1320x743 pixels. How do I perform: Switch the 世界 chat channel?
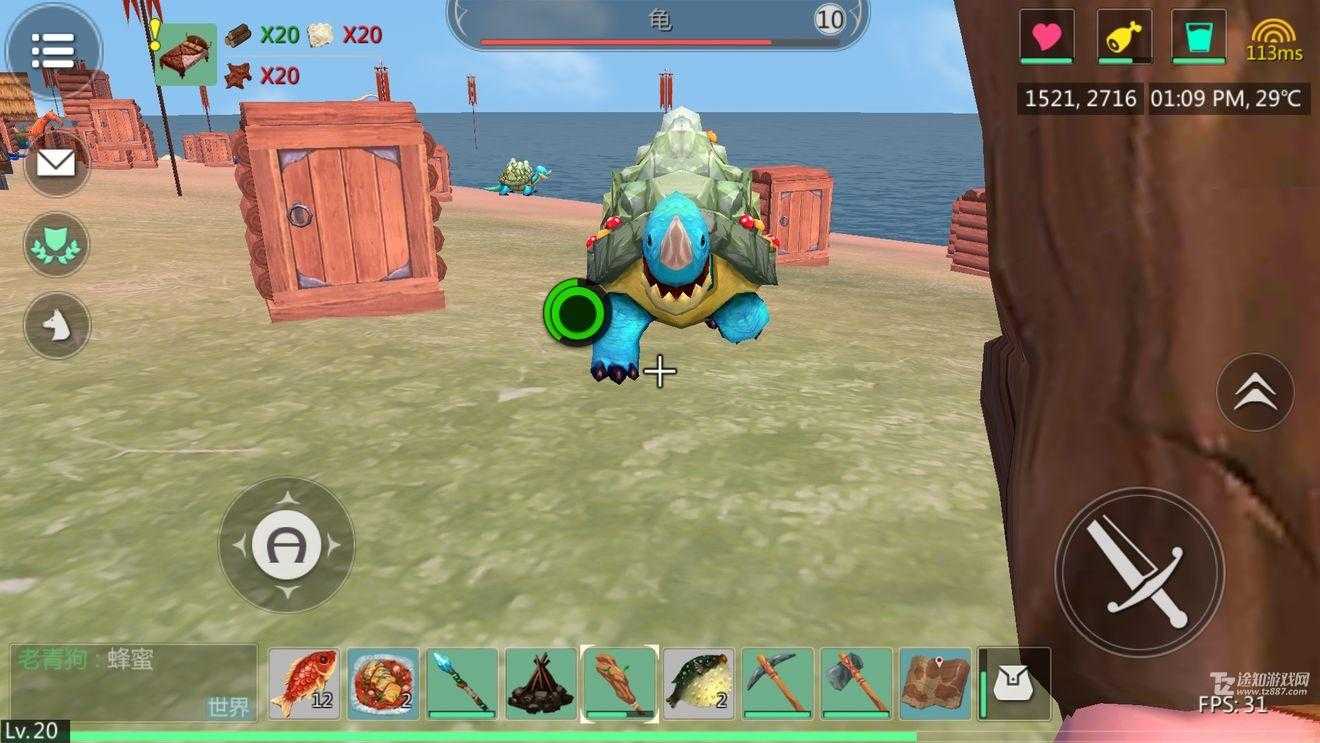pos(228,706)
